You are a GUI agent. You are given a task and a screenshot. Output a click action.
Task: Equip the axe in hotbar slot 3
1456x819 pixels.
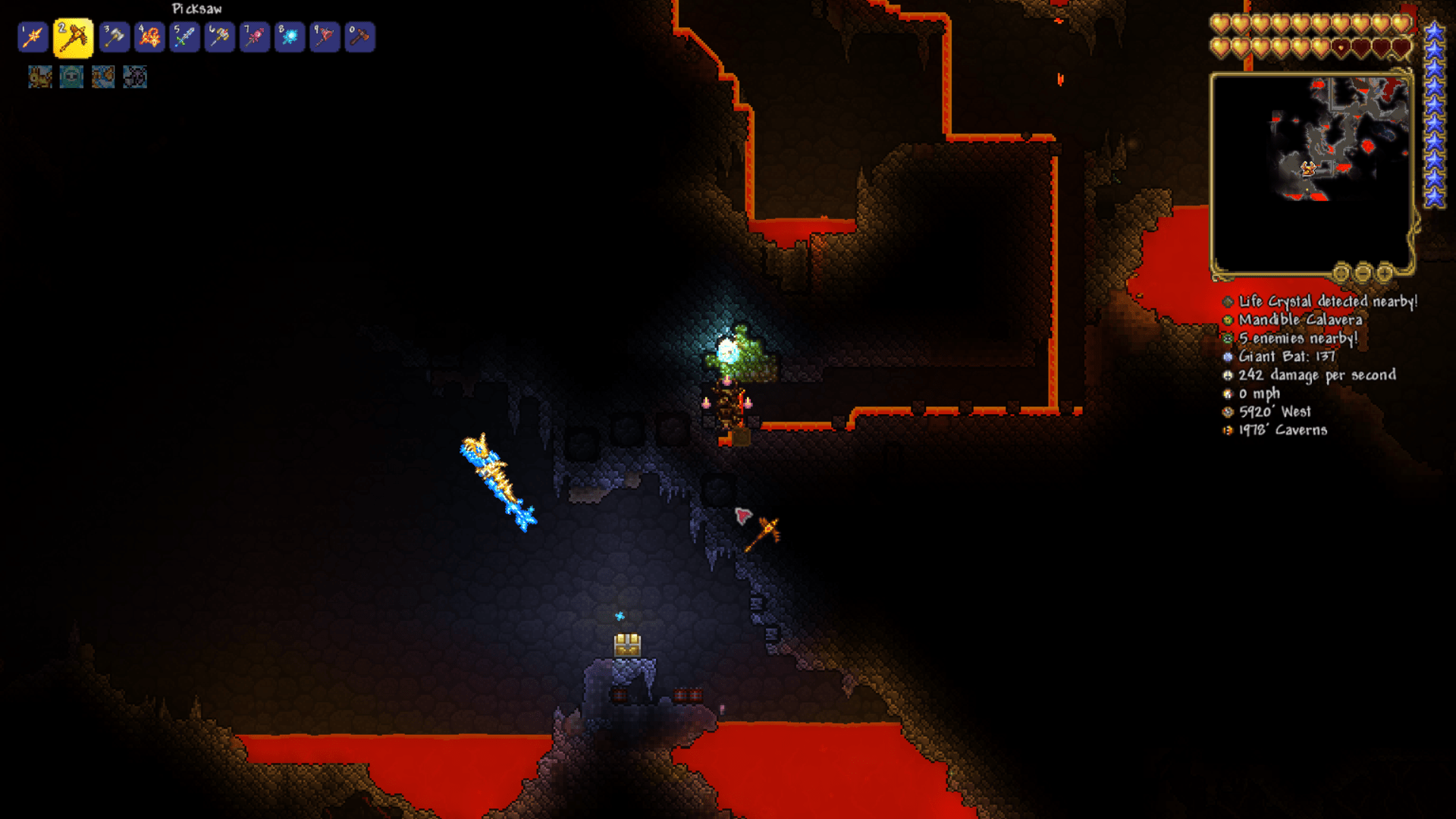pyautogui.click(x=113, y=36)
